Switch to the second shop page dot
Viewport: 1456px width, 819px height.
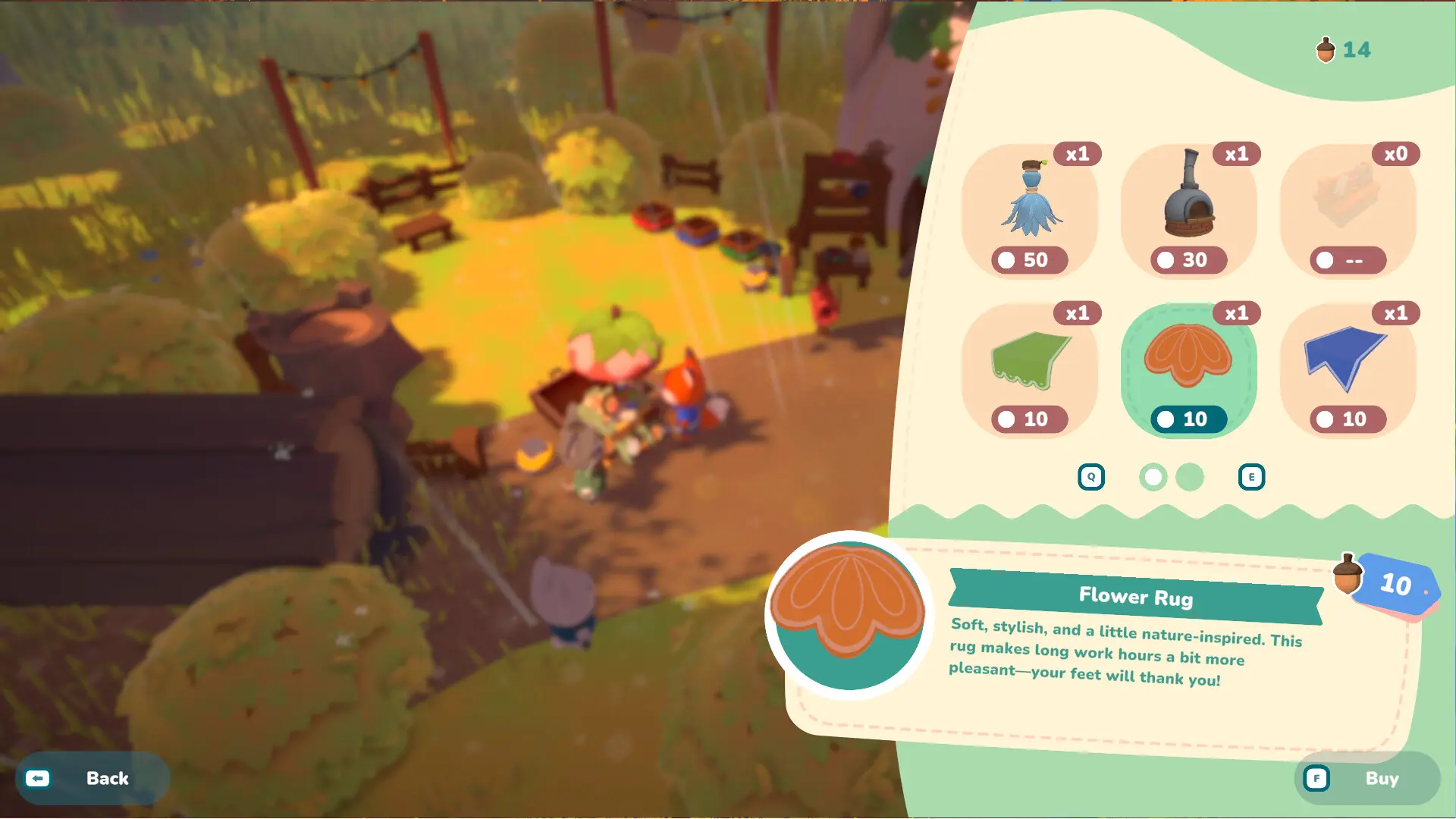(x=1189, y=477)
